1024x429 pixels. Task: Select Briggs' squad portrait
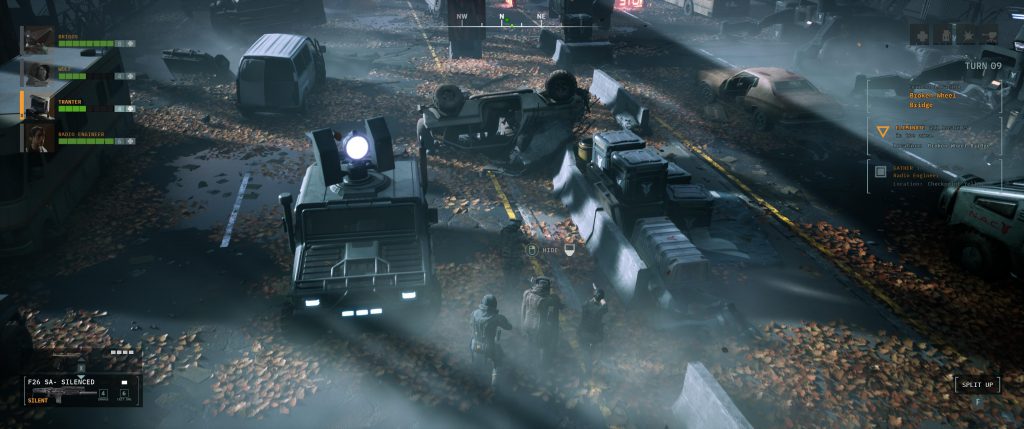click(x=40, y=38)
